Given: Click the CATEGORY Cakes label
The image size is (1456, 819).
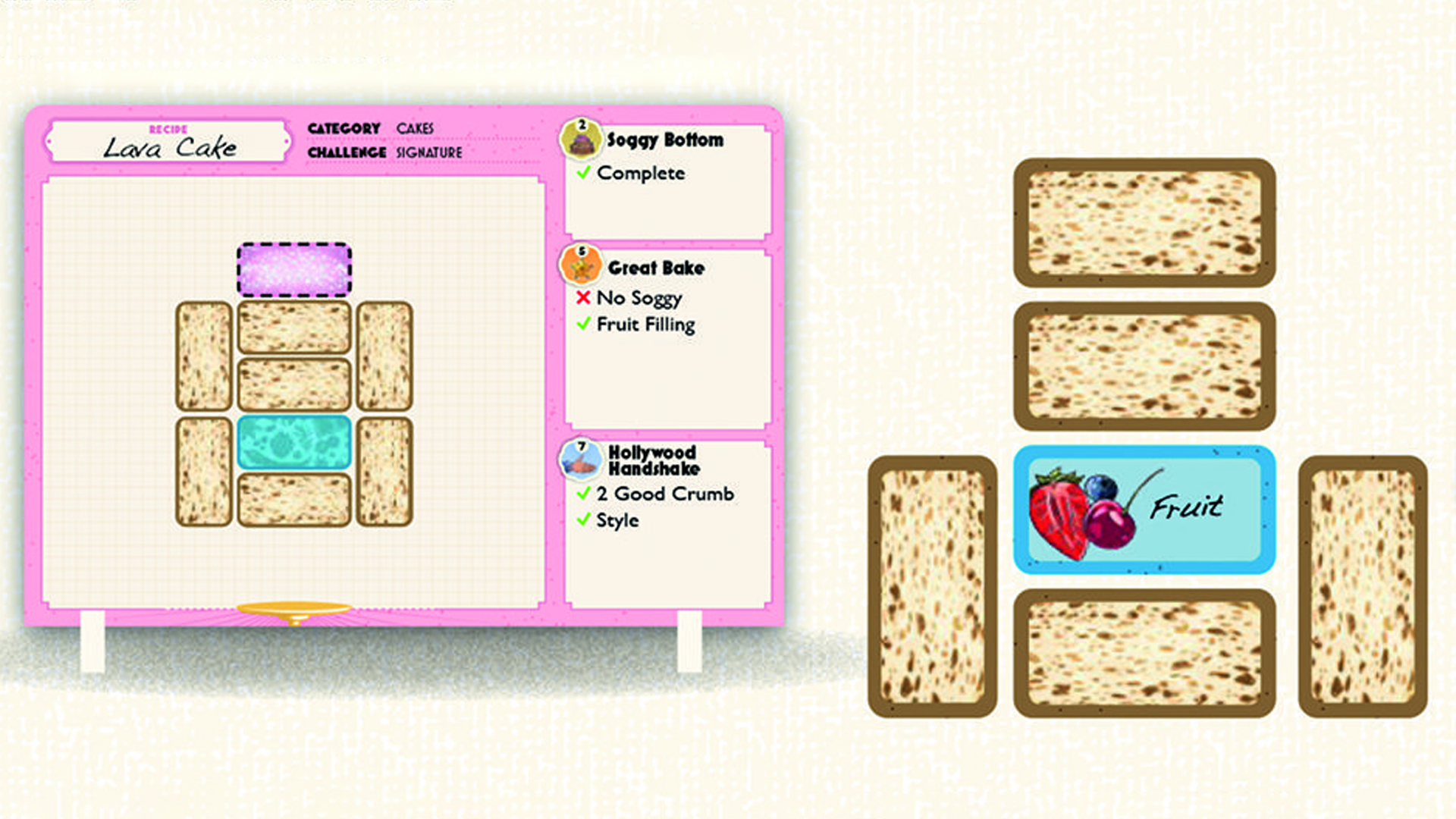Looking at the screenshot, I should click(x=370, y=127).
